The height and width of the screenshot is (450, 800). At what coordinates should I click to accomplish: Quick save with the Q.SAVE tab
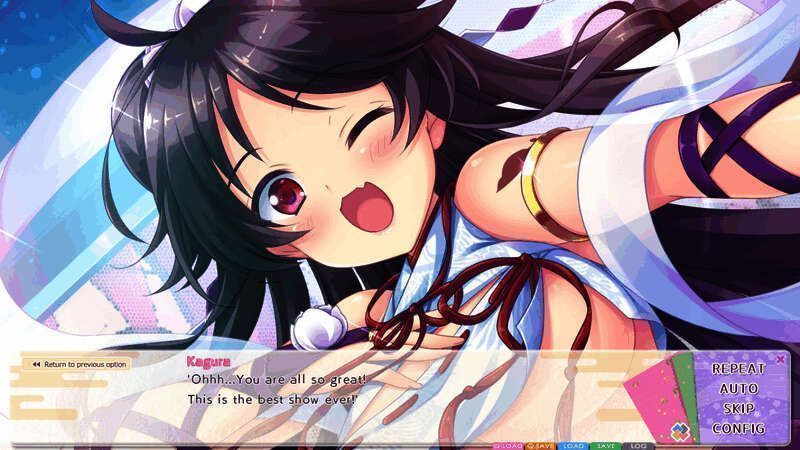541,445
